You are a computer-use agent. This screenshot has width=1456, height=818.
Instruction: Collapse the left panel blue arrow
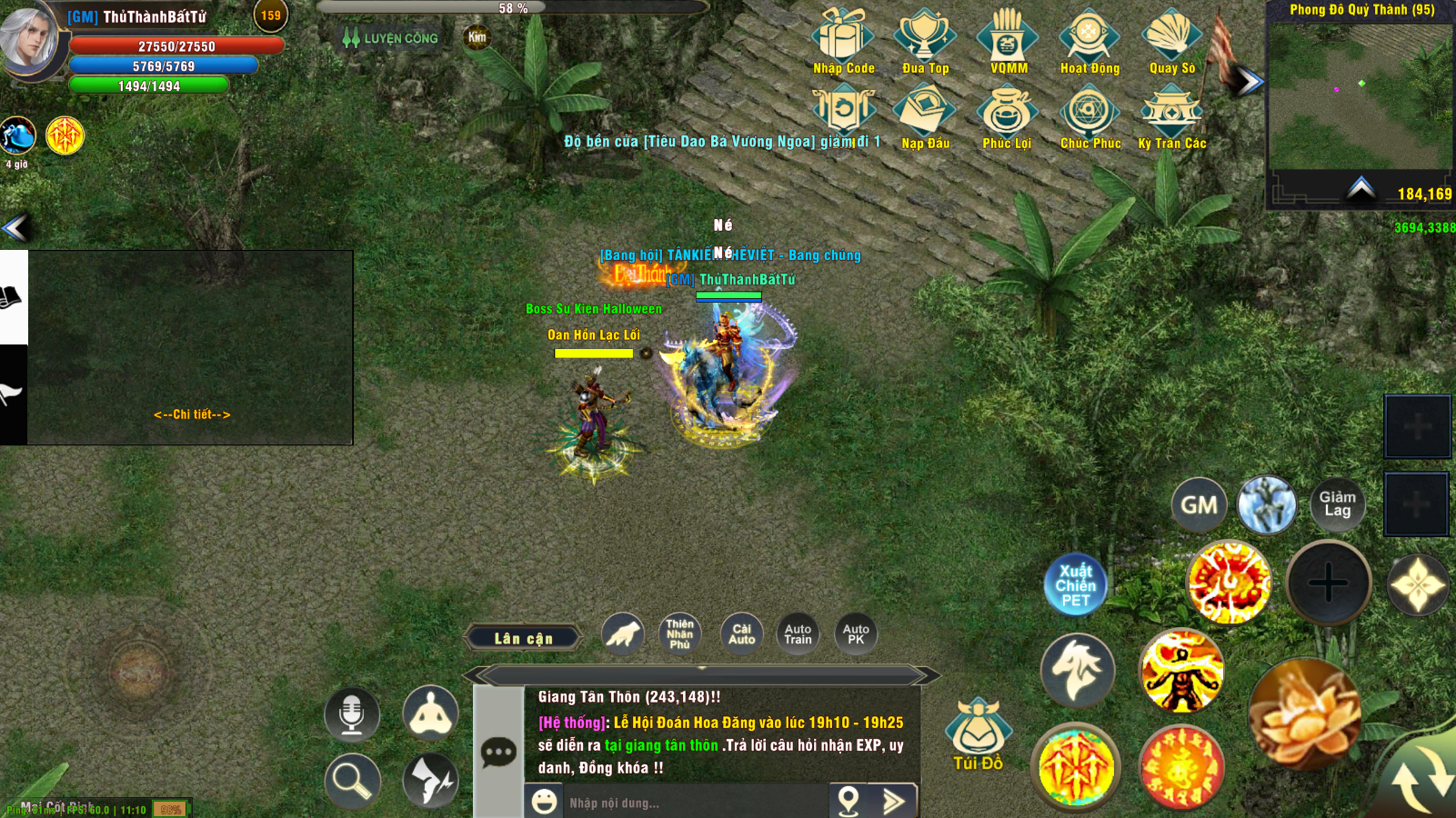tap(13, 229)
